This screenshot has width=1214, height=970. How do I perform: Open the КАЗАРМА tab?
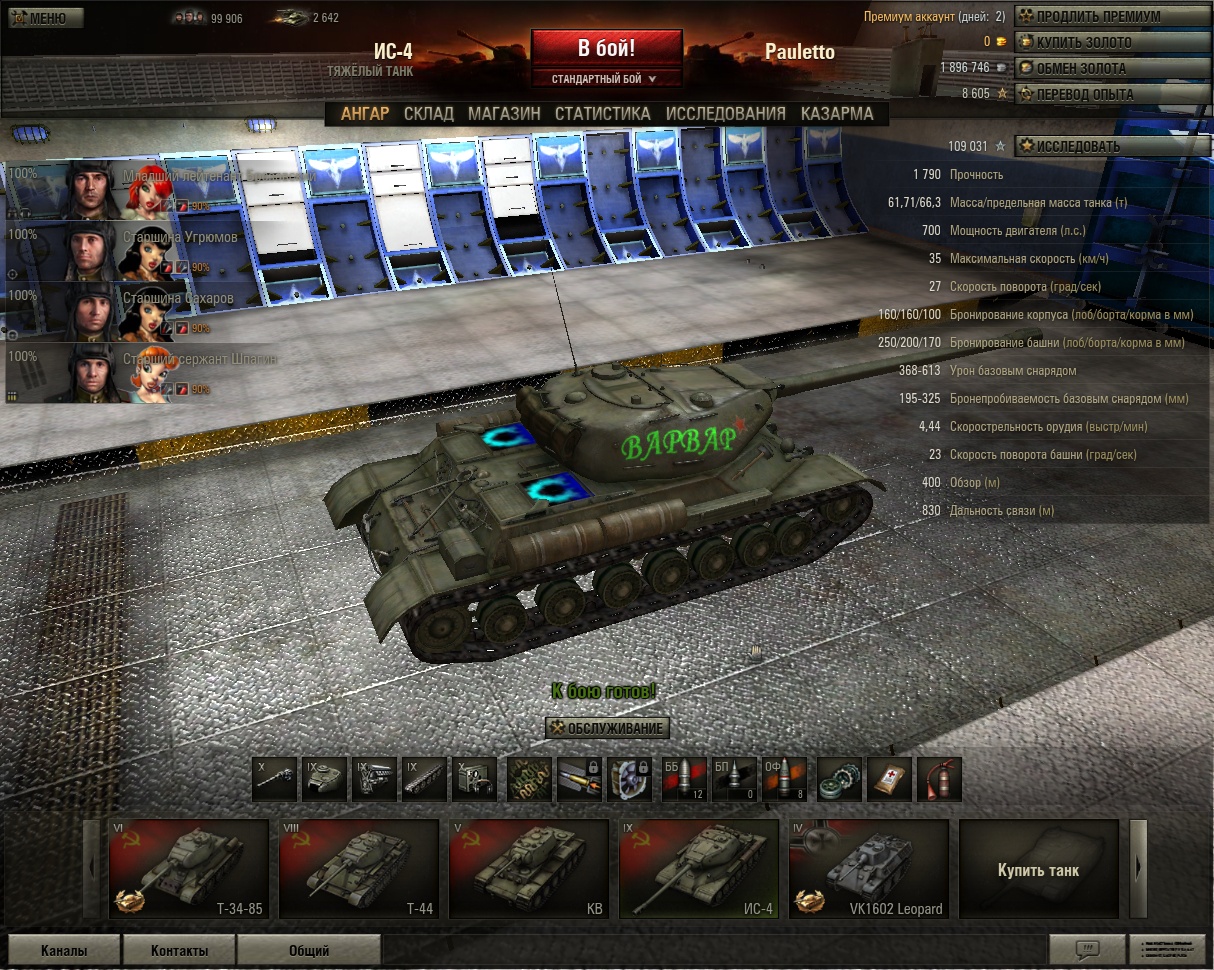[837, 114]
